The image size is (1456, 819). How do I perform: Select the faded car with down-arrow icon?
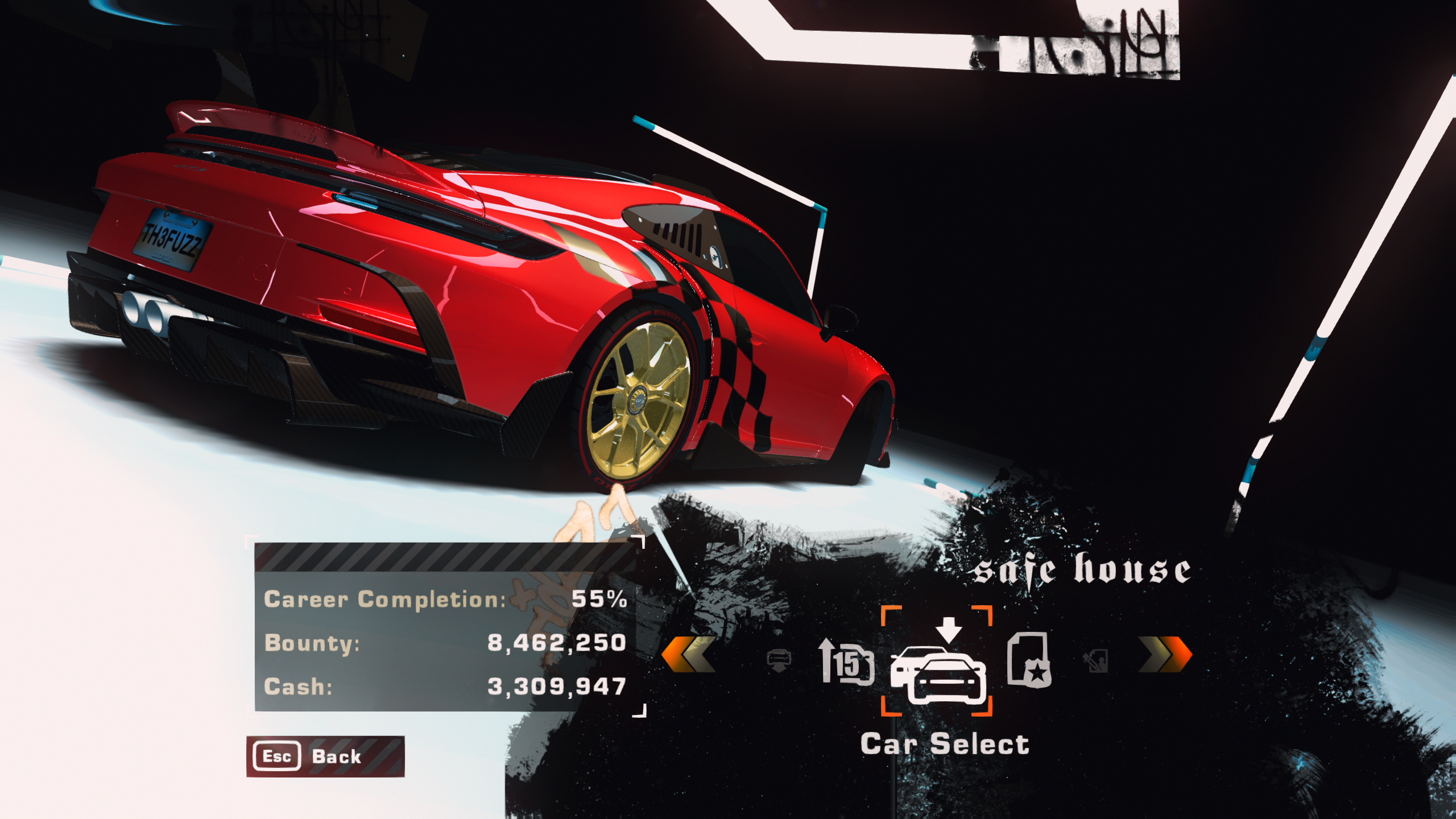pyautogui.click(x=779, y=660)
